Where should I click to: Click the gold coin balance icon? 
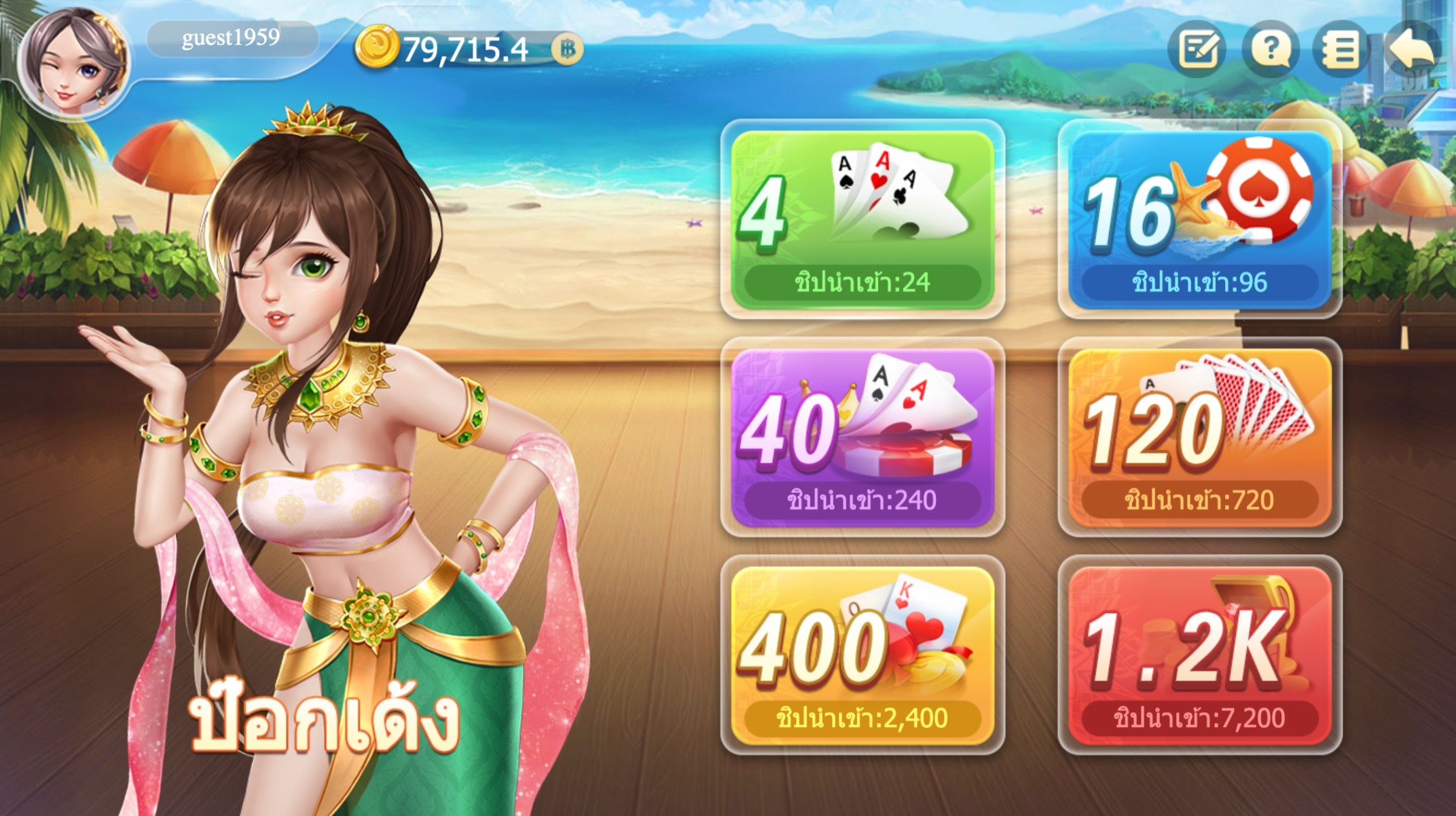(377, 48)
